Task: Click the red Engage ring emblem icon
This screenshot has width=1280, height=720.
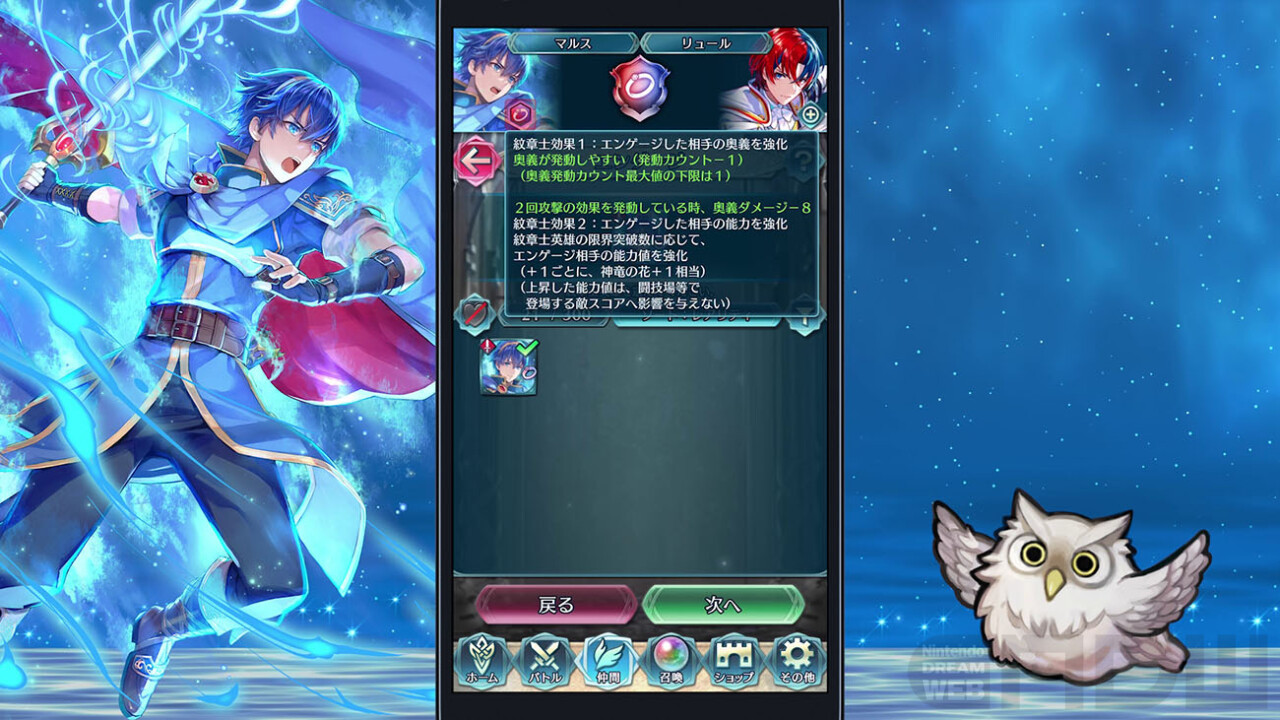Action: (640, 89)
